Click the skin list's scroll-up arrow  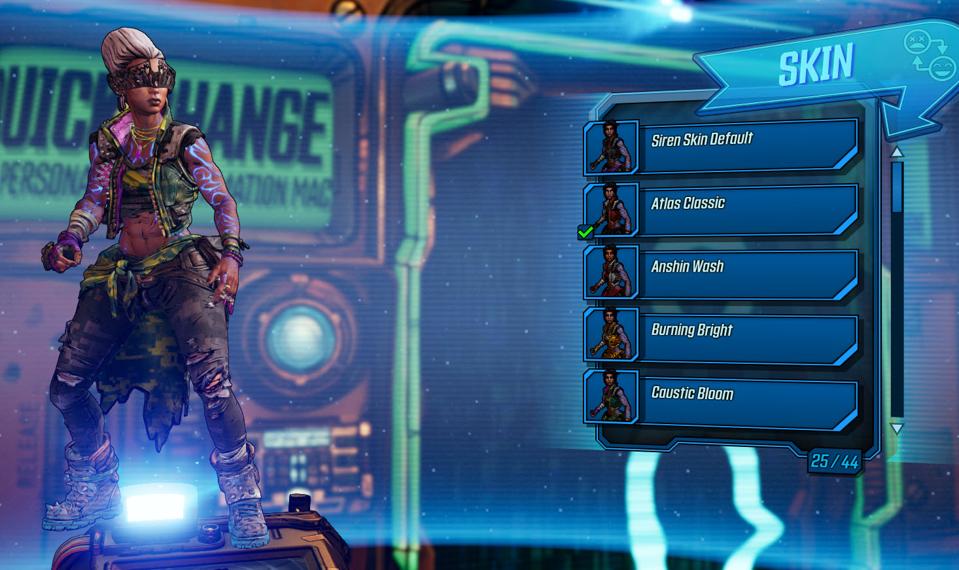(x=897, y=153)
